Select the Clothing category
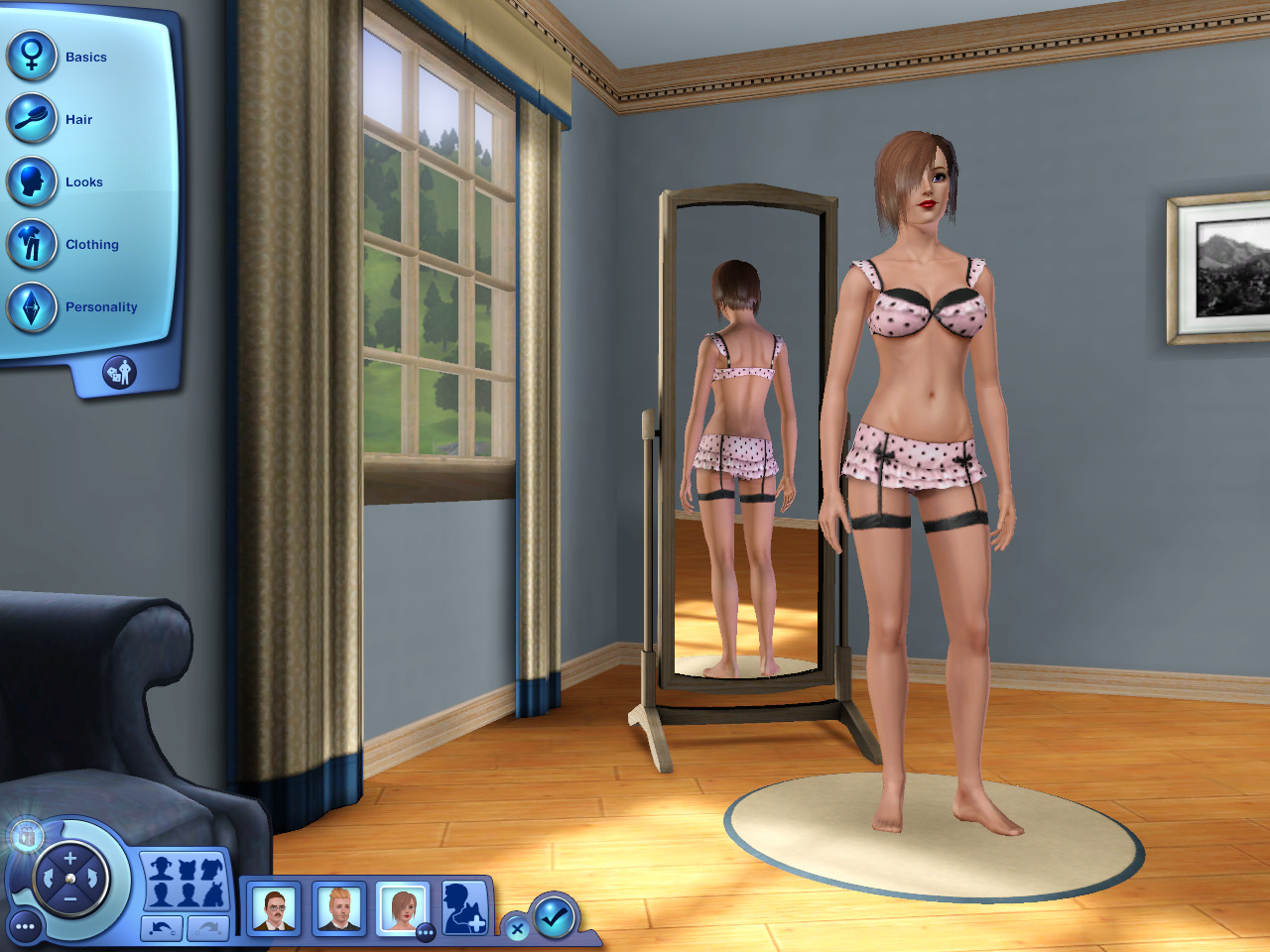 tap(33, 244)
